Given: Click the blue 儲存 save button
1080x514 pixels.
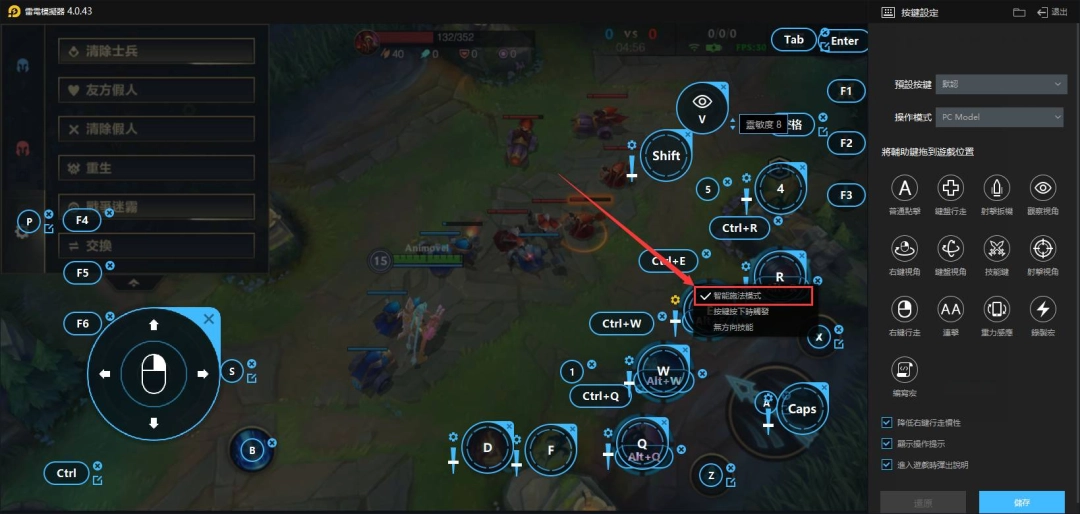Looking at the screenshot, I should point(1021,502).
